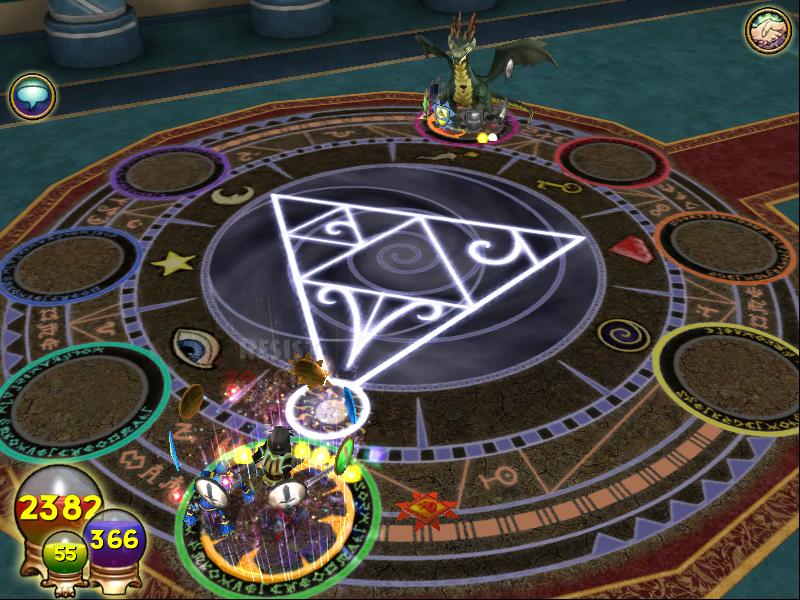The height and width of the screenshot is (600, 800).
Task: Open the friends list handshake icon
Action: click(x=767, y=31)
